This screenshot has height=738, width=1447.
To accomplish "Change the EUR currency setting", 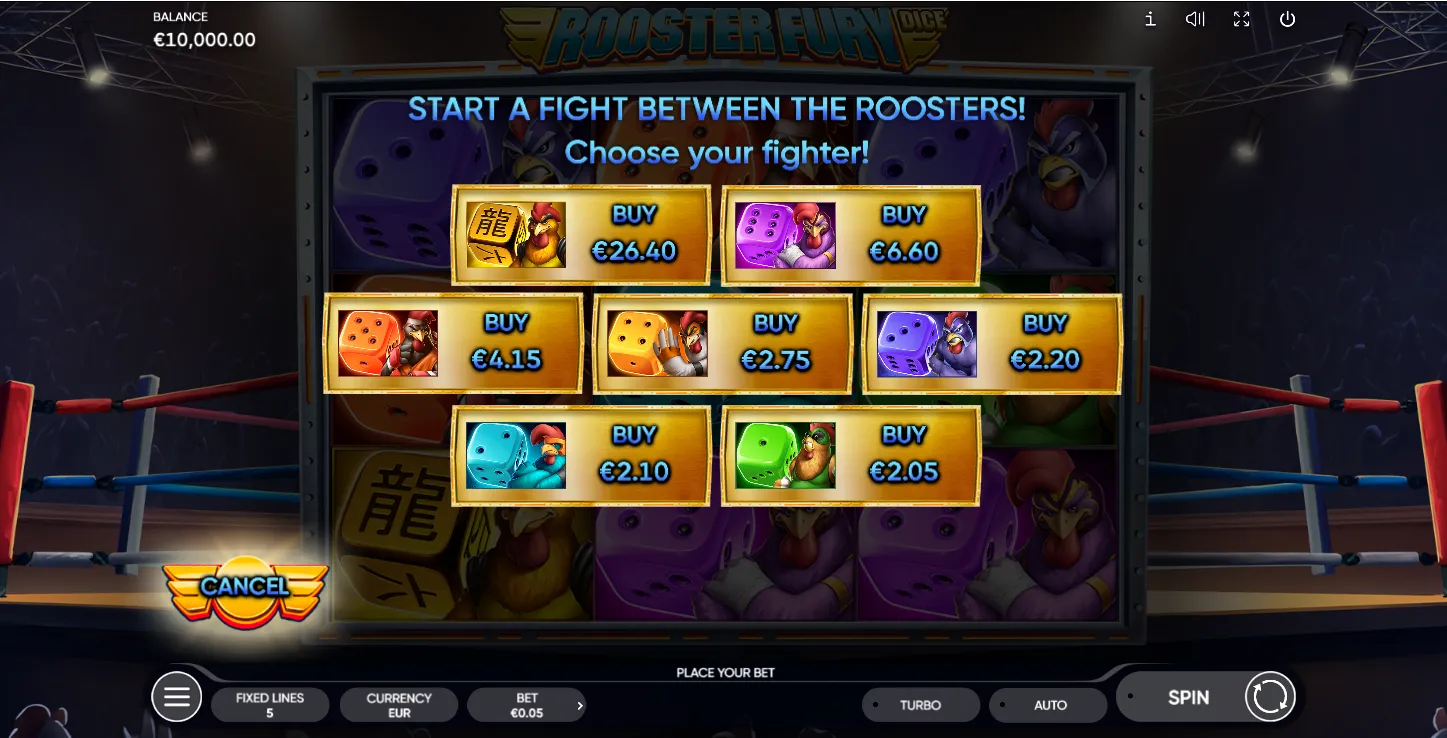I will pyautogui.click(x=399, y=705).
